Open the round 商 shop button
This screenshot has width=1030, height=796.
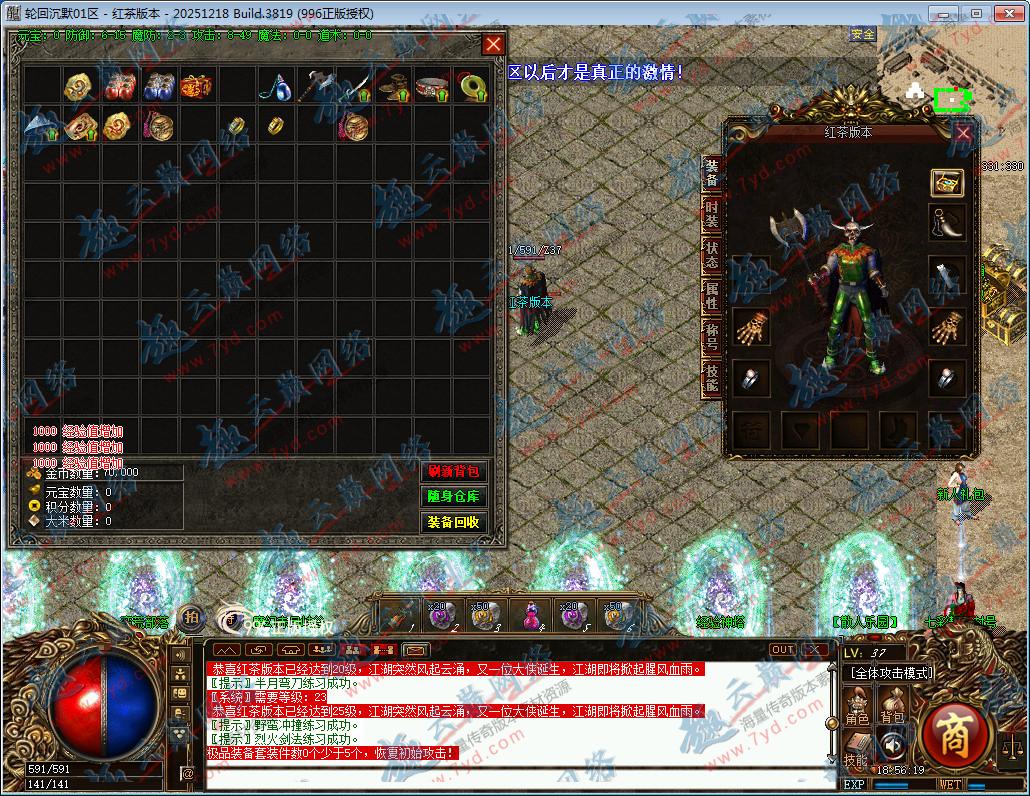pos(955,735)
